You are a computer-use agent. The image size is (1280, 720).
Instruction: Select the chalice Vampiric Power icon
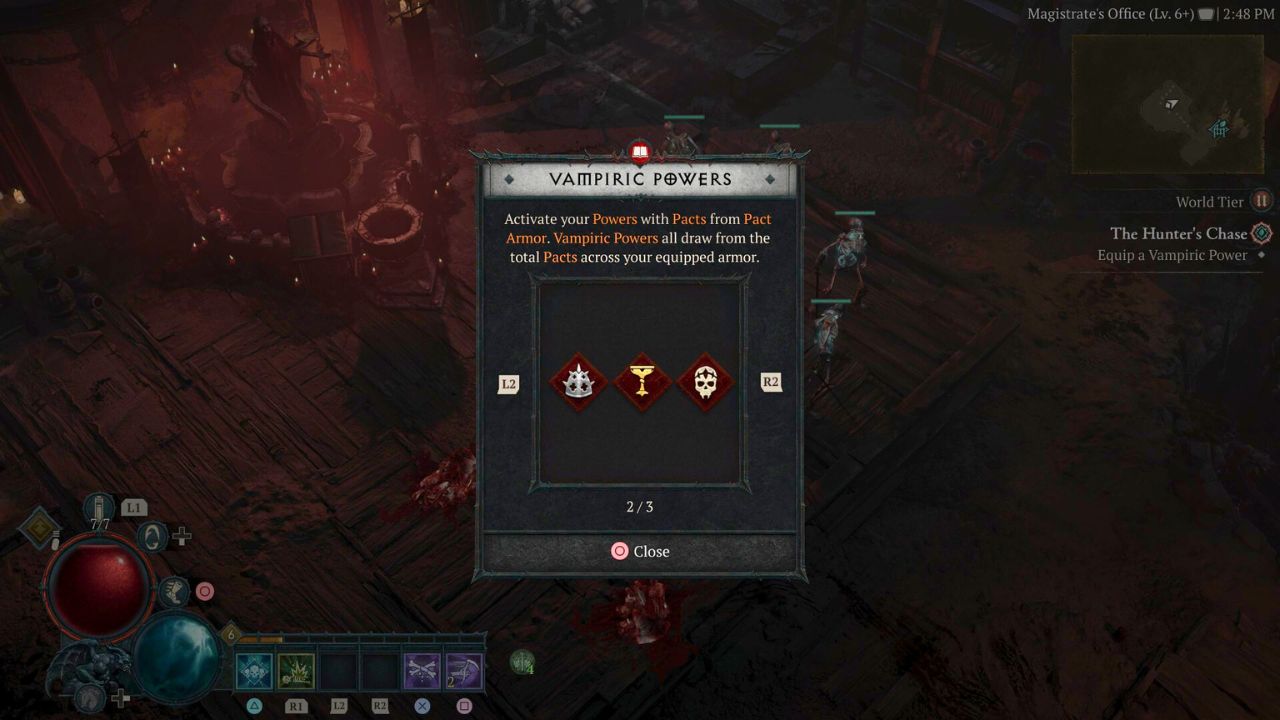[x=643, y=381]
